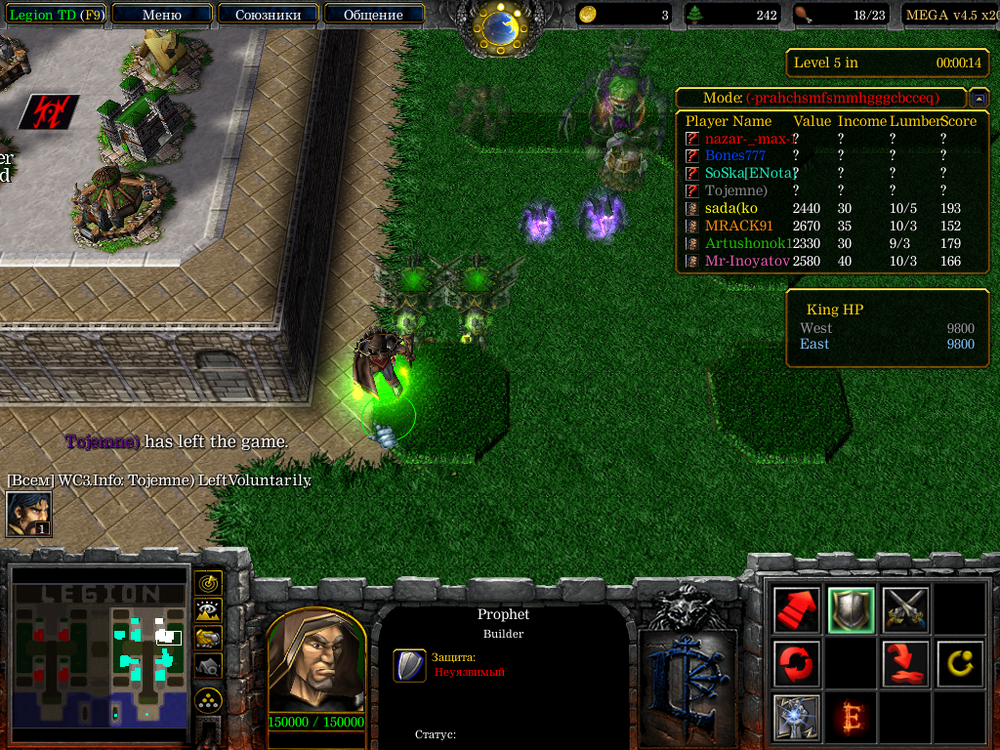Open the Общение chat log

pos(373,15)
